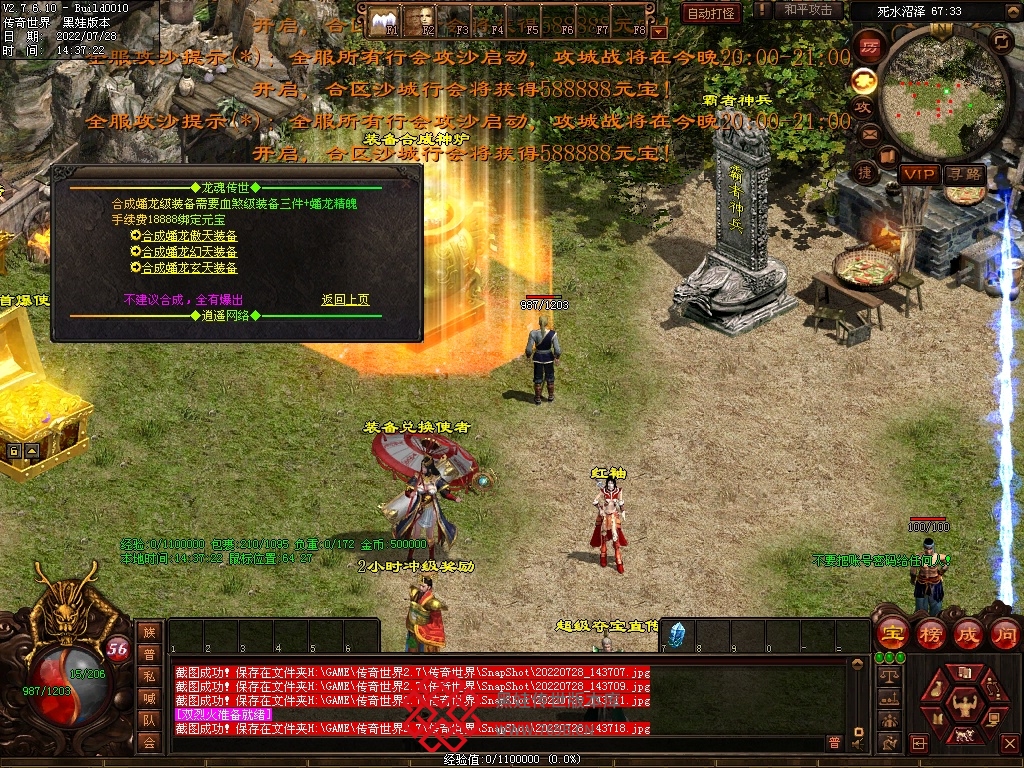Use the blue crystal in hotbar slot 7
The width and height of the screenshot is (1024, 768).
click(x=677, y=634)
